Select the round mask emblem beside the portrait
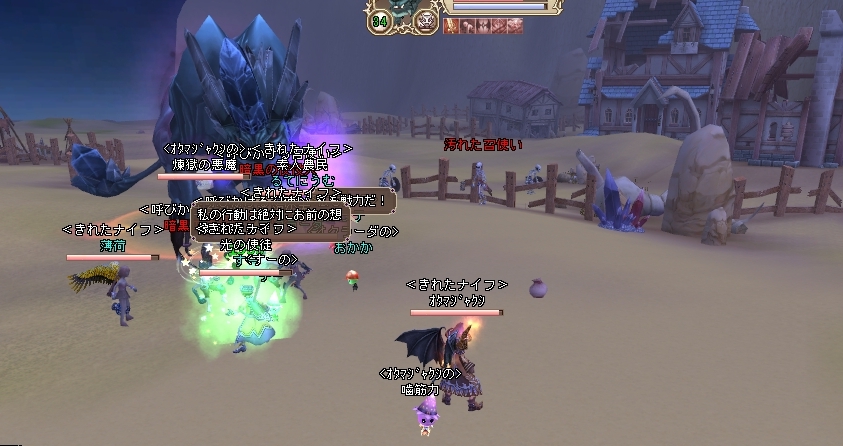Image resolution: width=843 pixels, height=446 pixels. pyautogui.click(x=425, y=20)
